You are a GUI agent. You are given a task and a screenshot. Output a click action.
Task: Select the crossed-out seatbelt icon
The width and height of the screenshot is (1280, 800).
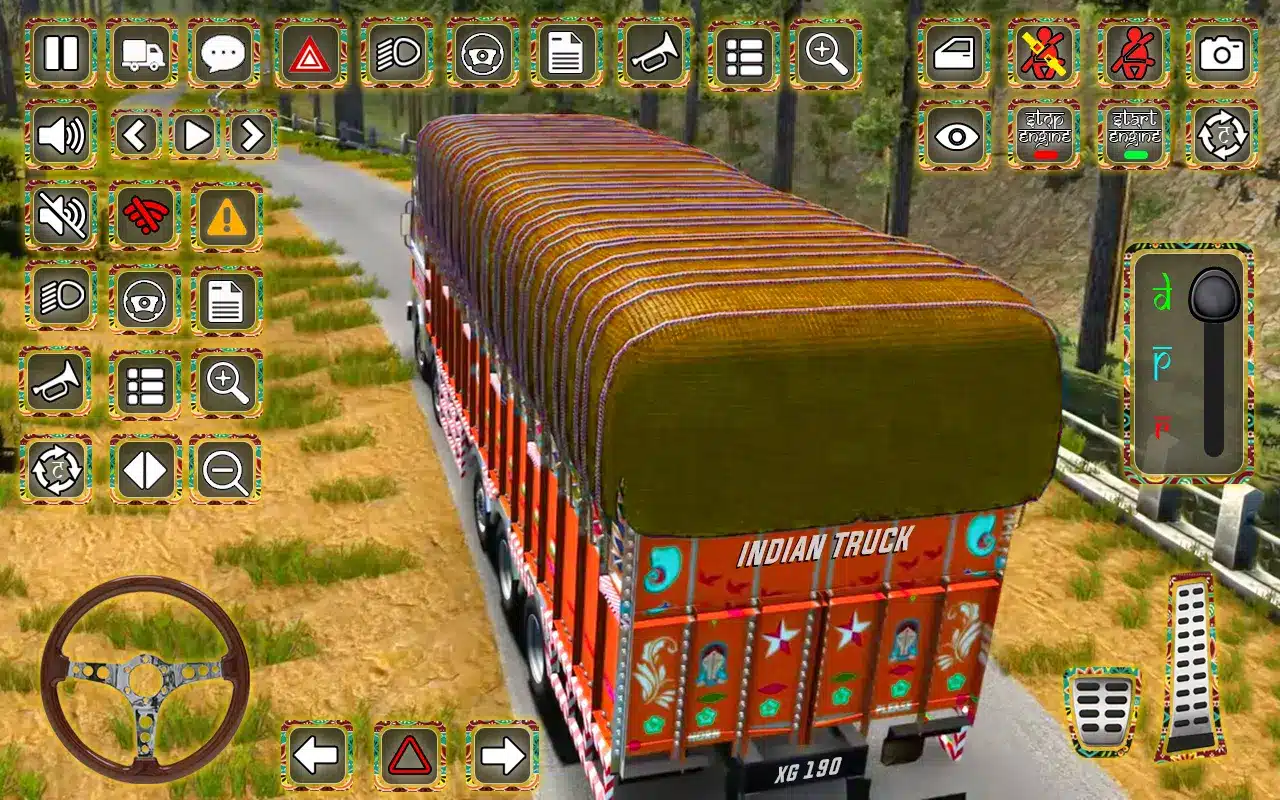tap(1043, 53)
